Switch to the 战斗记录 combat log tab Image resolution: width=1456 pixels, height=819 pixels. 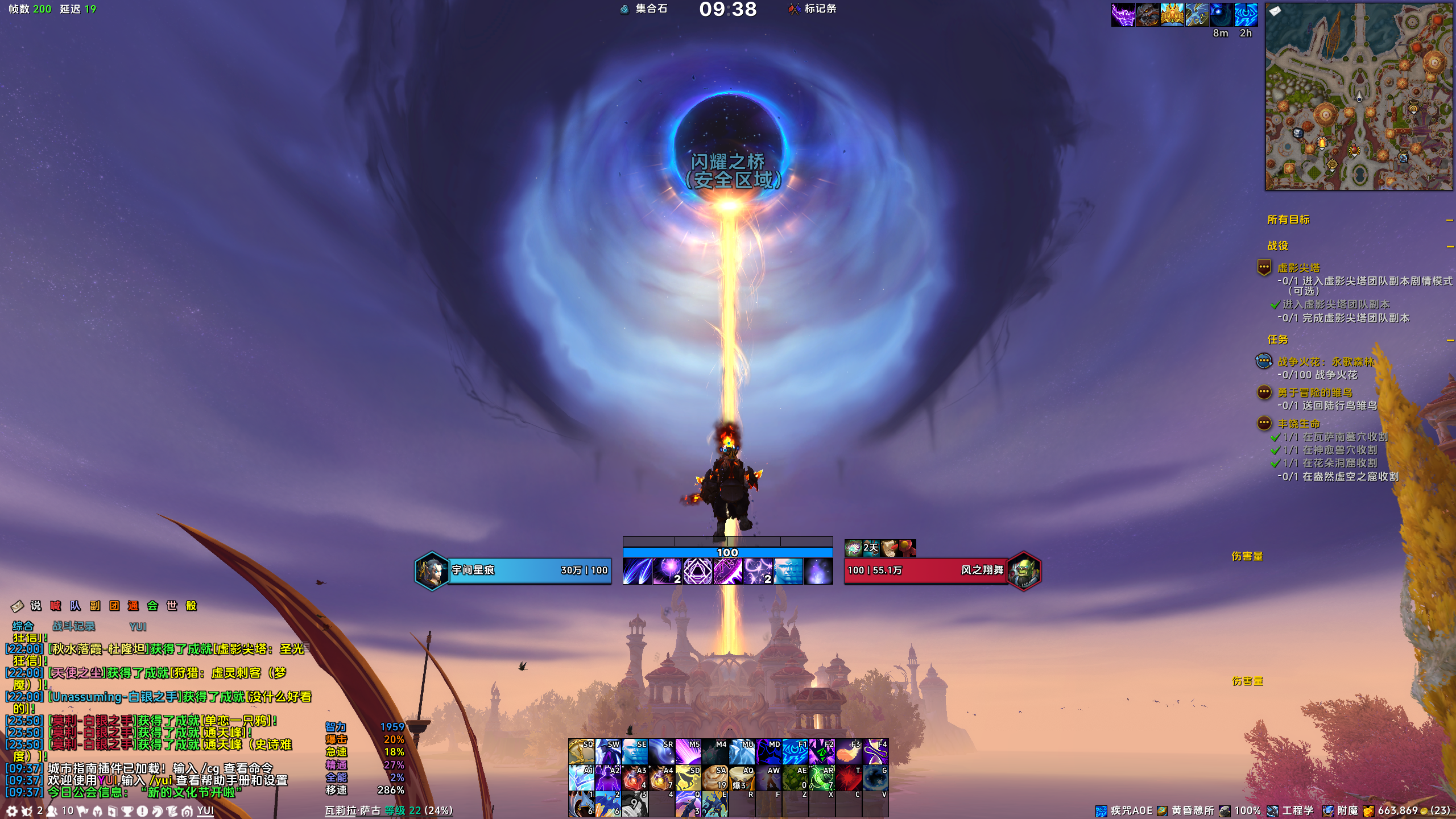pyautogui.click(x=73, y=626)
